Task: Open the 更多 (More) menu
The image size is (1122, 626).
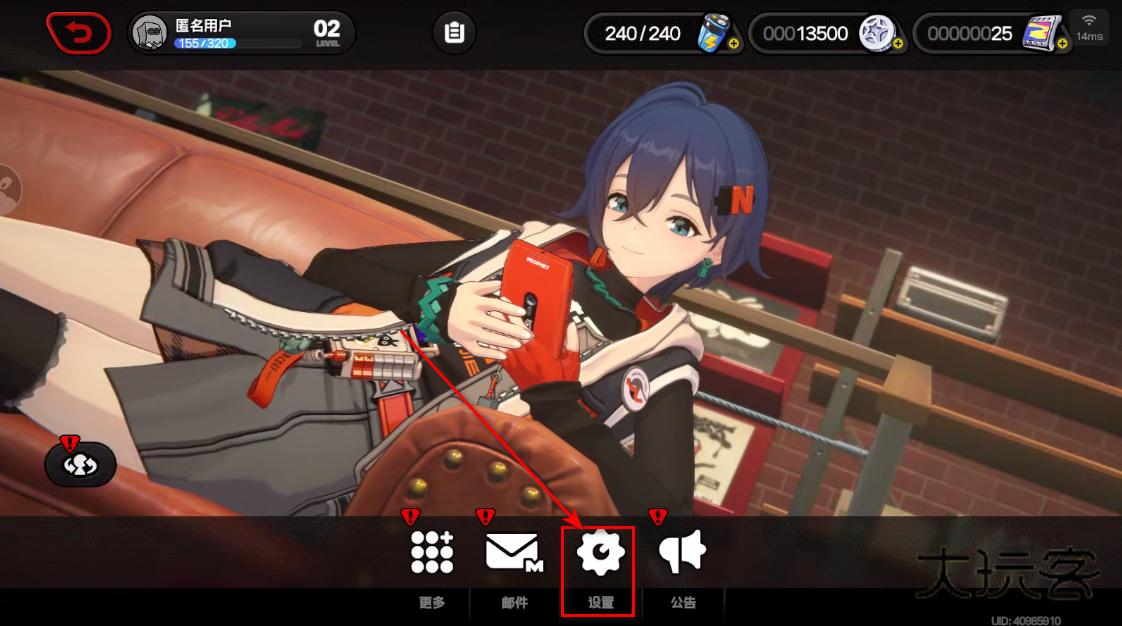Action: [x=432, y=553]
